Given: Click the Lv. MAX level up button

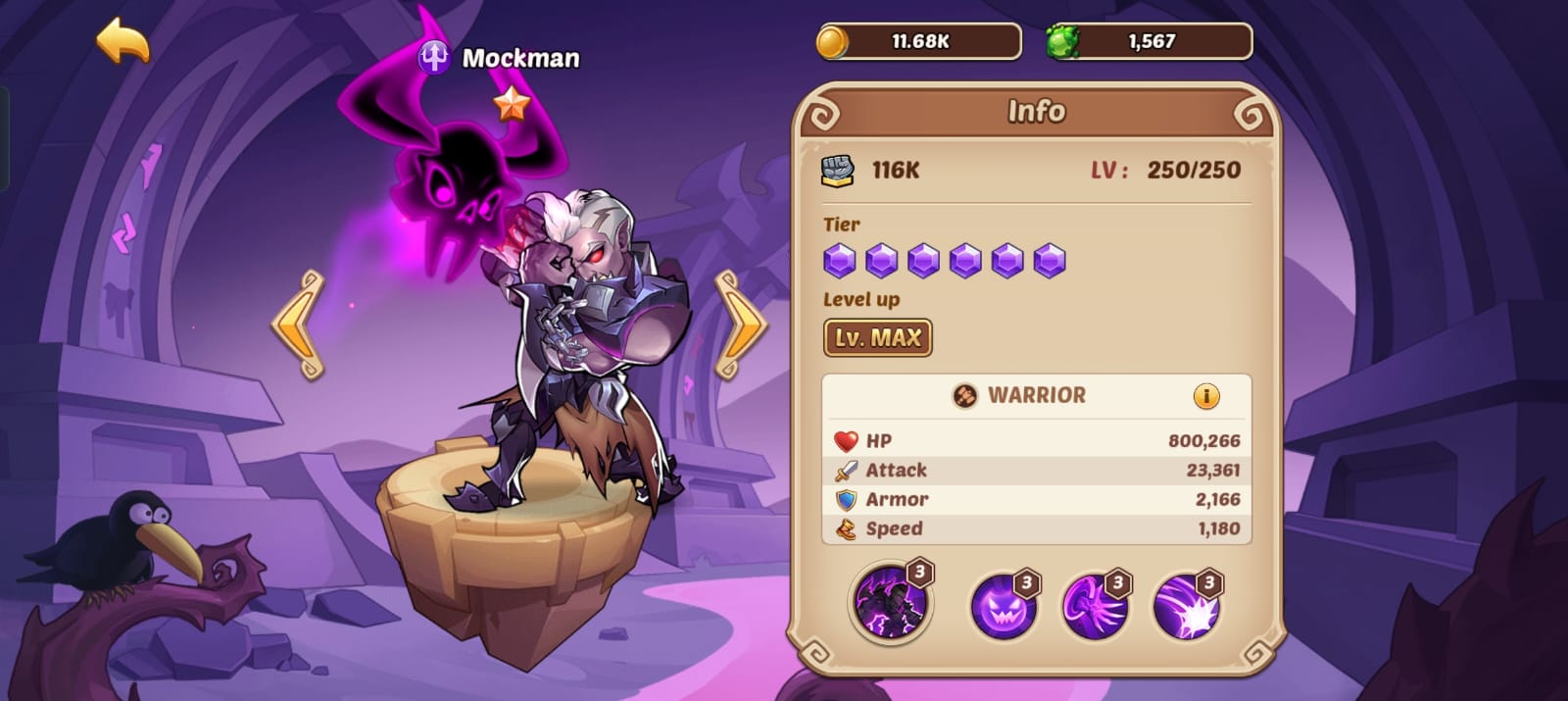Looking at the screenshot, I should pos(877,338).
